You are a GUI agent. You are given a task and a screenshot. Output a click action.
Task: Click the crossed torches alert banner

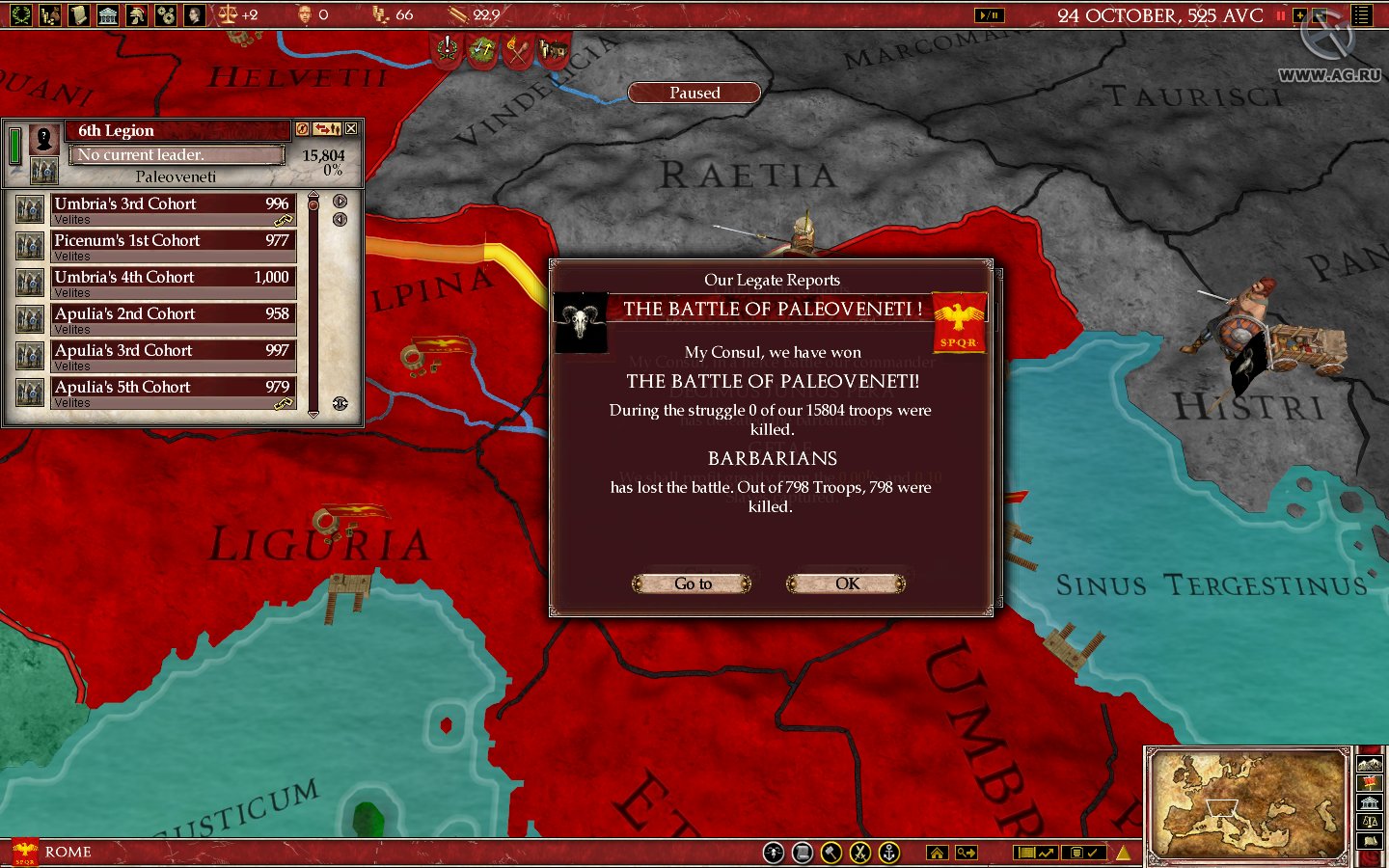[517, 49]
